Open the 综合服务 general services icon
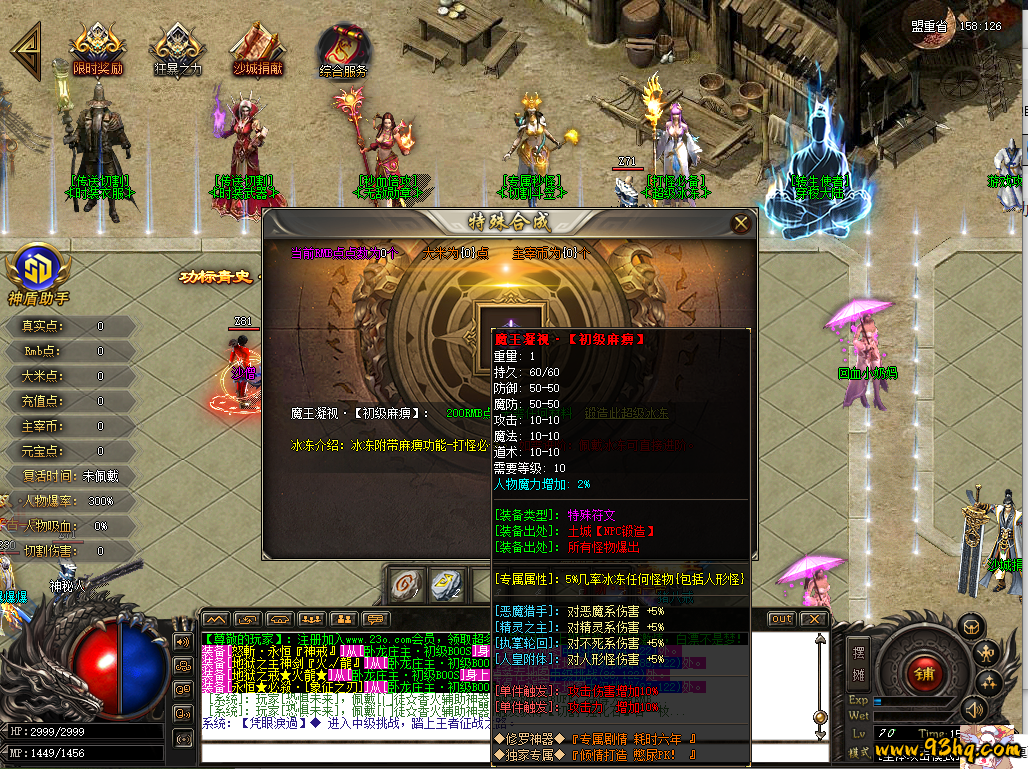This screenshot has height=769, width=1028. [x=343, y=49]
